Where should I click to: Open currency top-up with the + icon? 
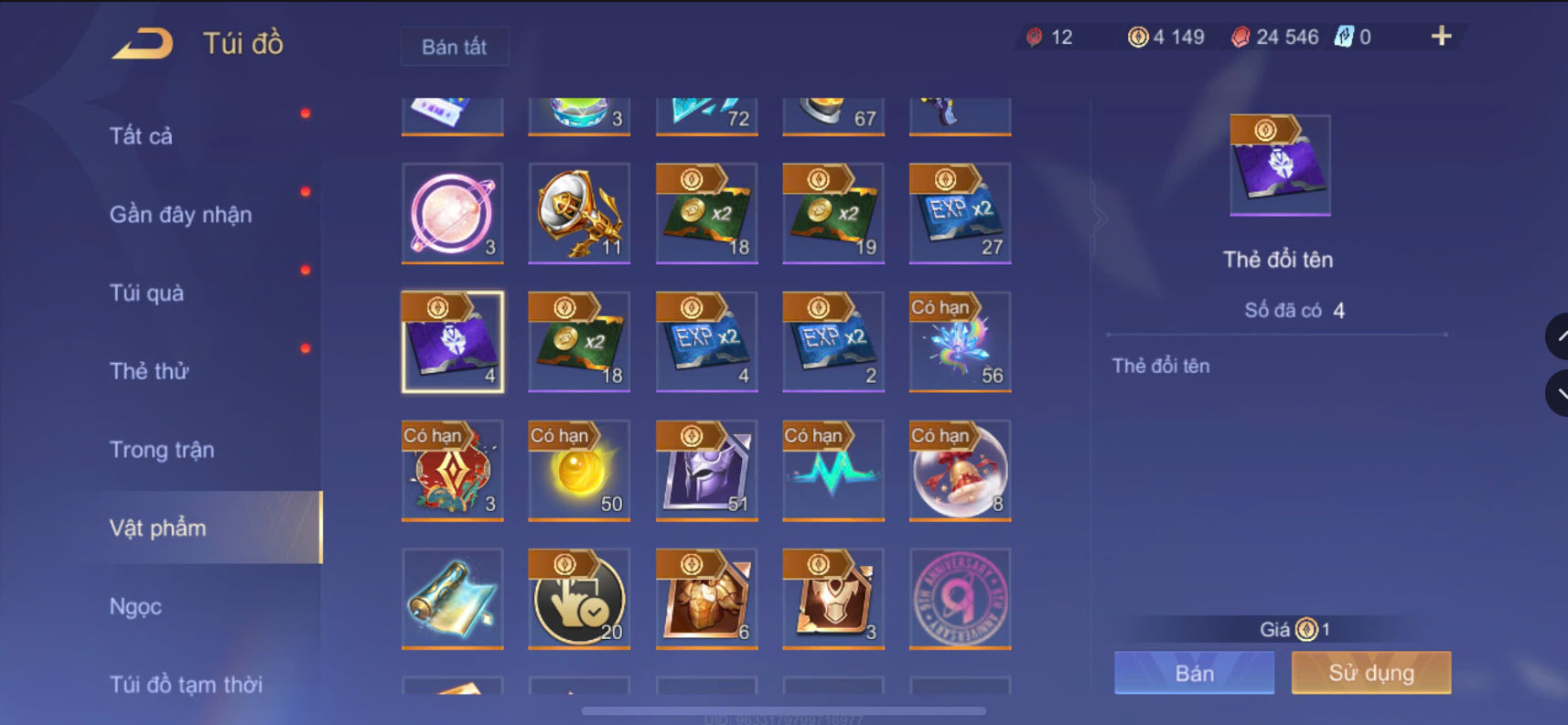(1441, 37)
